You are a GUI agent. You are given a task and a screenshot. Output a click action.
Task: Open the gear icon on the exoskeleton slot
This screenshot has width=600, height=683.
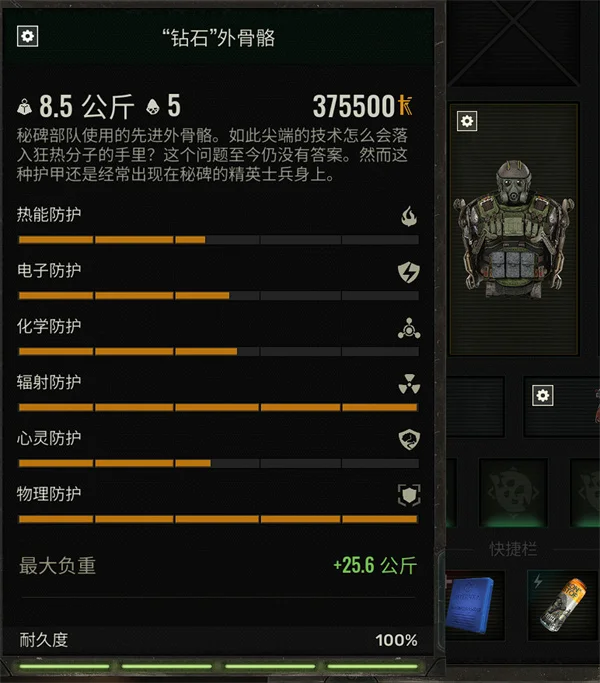(x=467, y=121)
